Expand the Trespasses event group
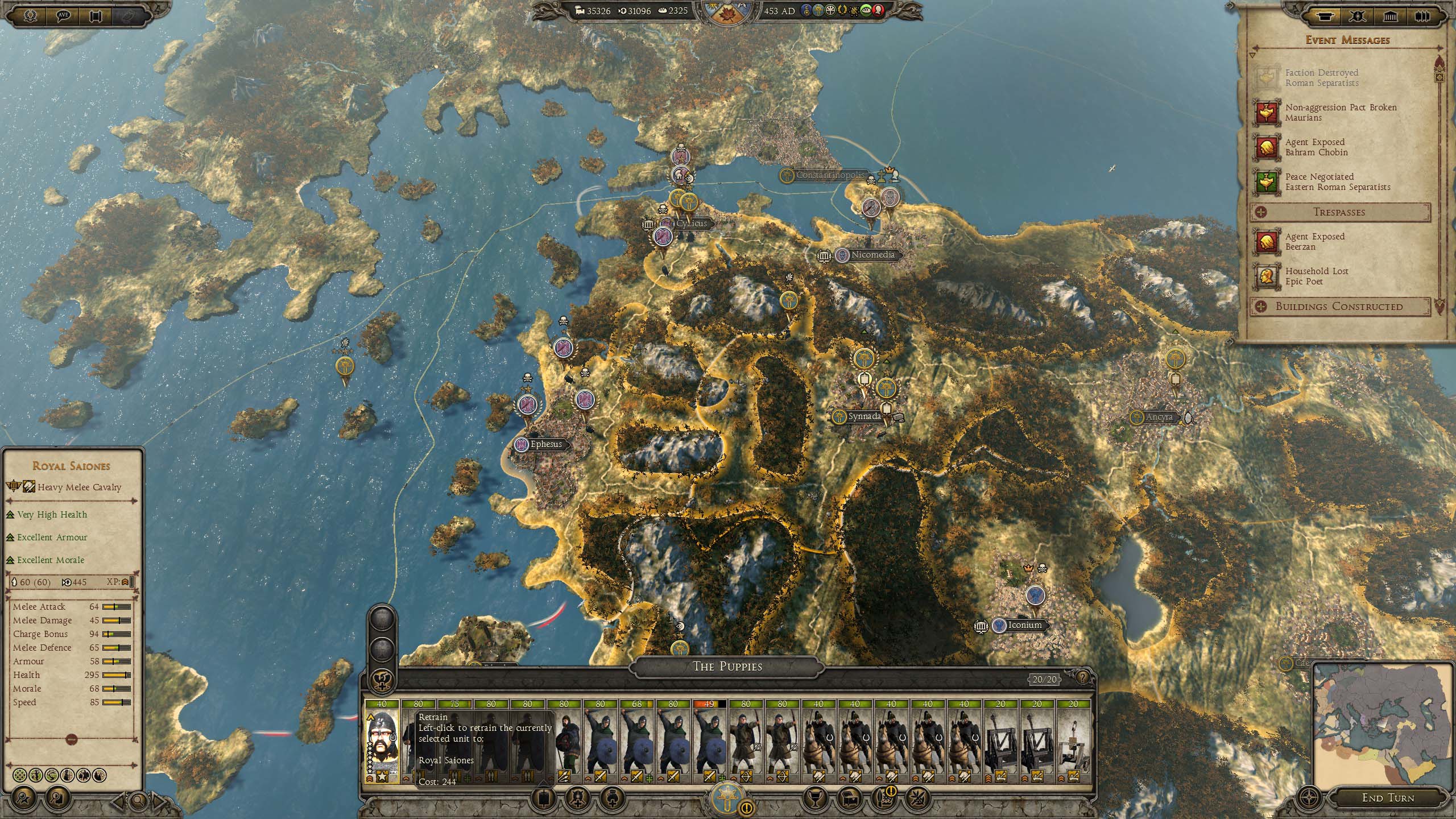 [x=1339, y=212]
